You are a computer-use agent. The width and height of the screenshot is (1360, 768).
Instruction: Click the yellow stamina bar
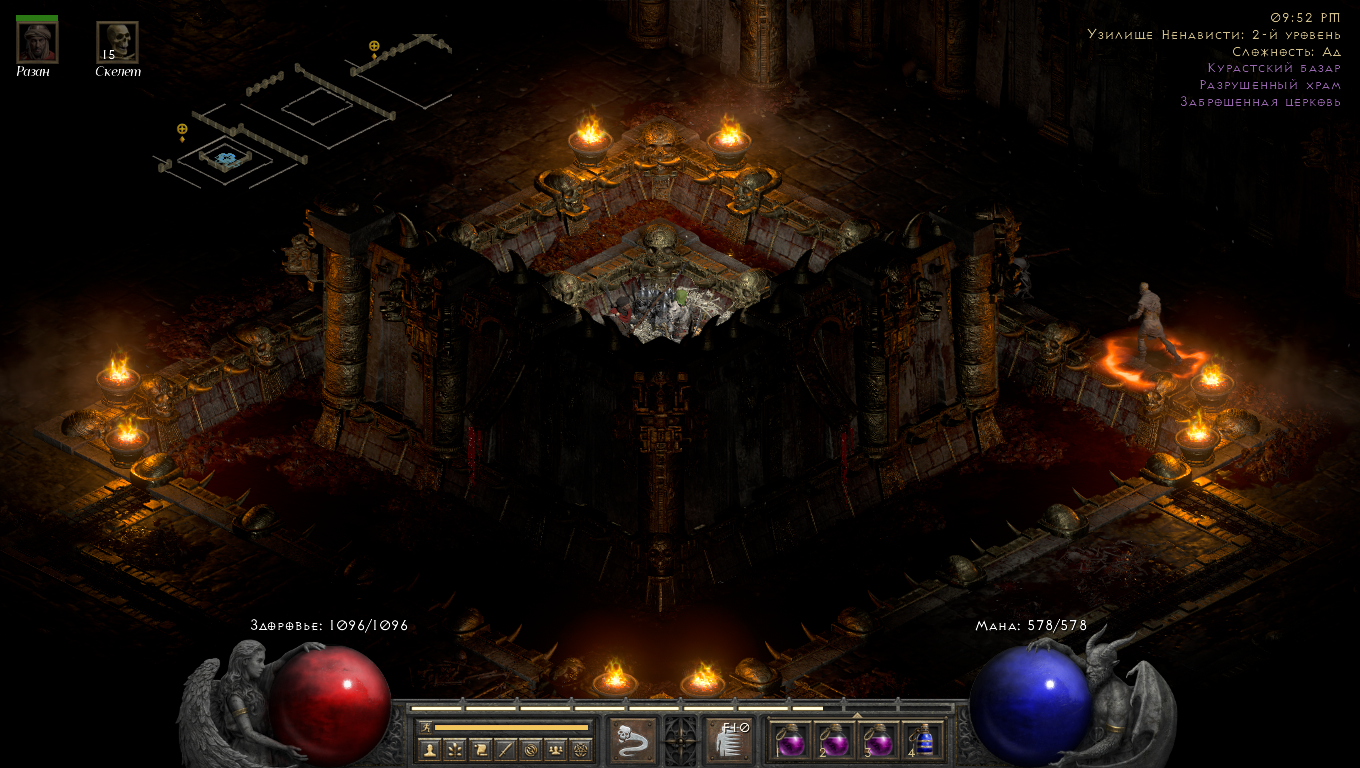(x=511, y=727)
